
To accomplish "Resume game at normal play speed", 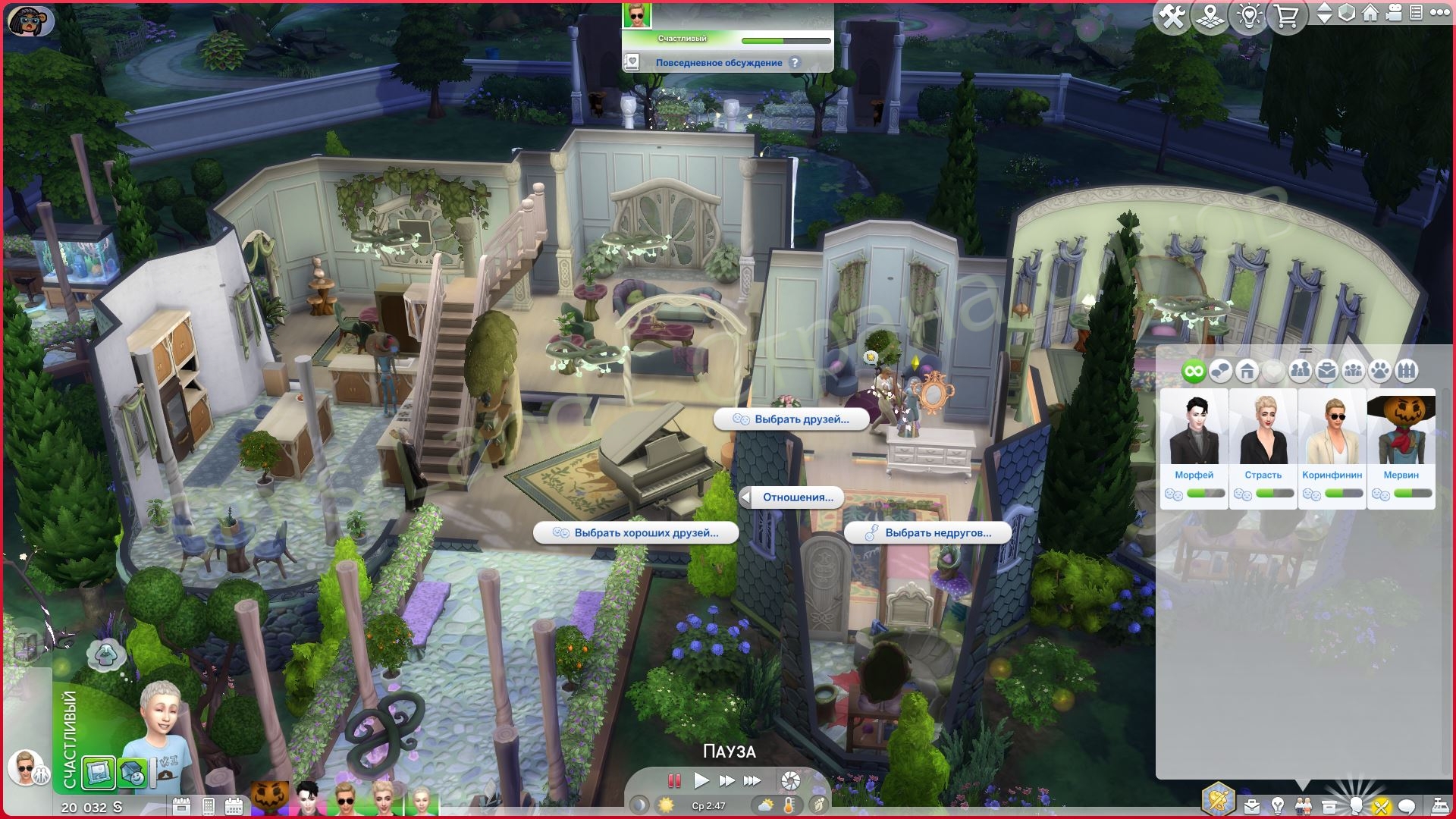I will pyautogui.click(x=701, y=780).
